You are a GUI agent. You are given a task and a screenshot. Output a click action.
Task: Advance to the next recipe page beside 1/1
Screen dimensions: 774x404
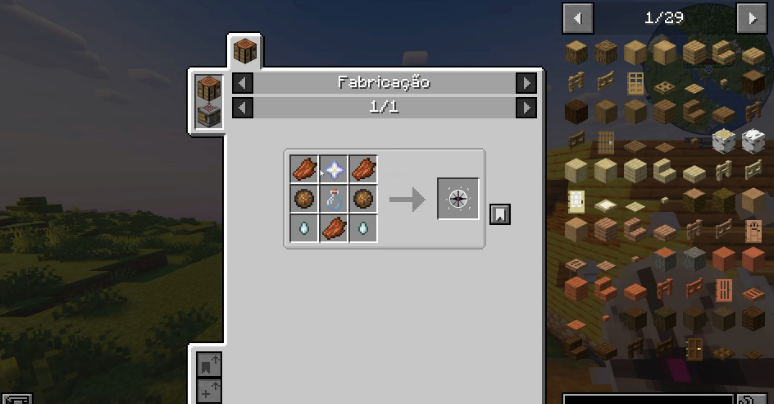click(x=526, y=107)
